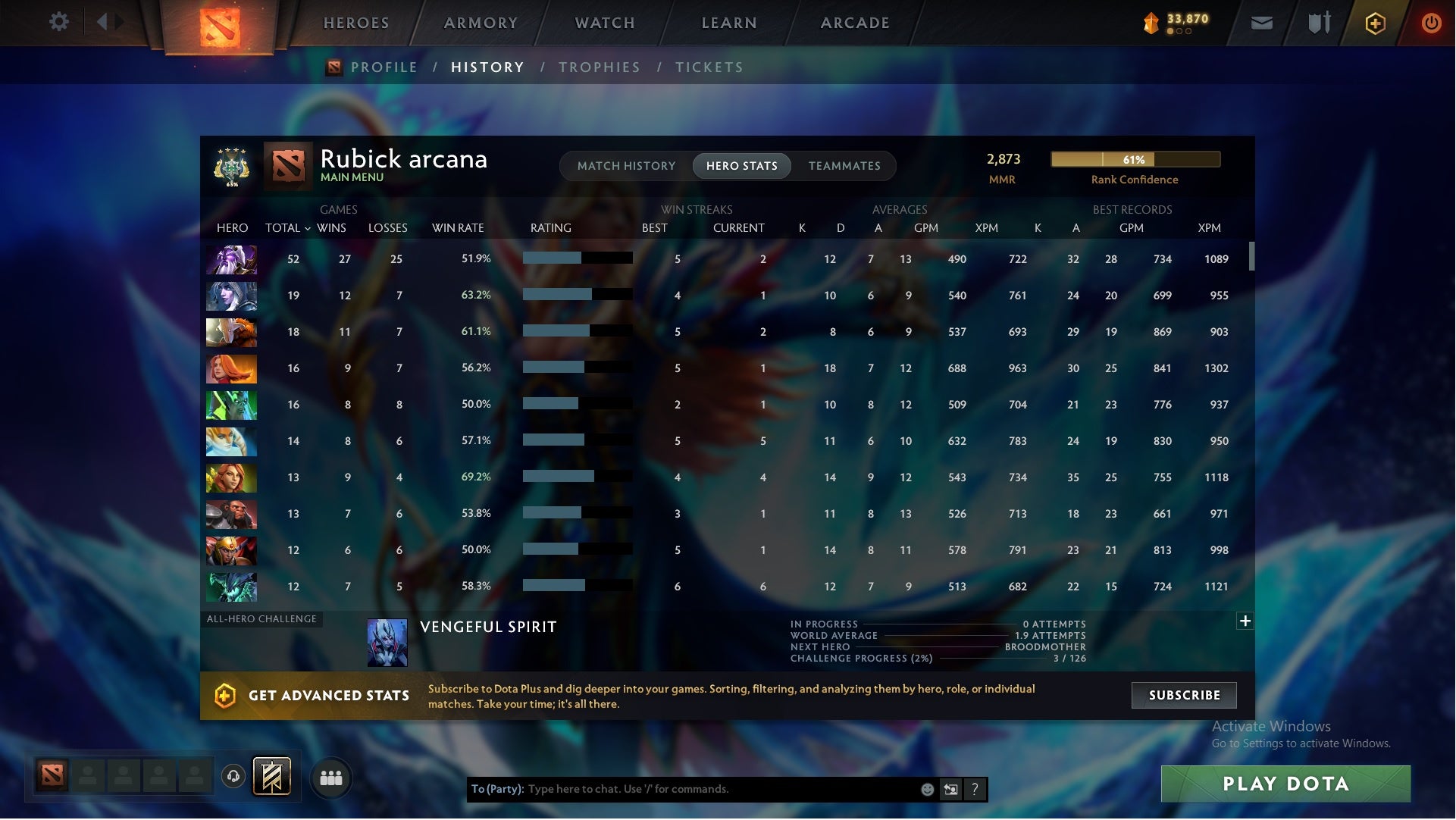Switch to the MATCH HISTORY tab

(x=625, y=165)
